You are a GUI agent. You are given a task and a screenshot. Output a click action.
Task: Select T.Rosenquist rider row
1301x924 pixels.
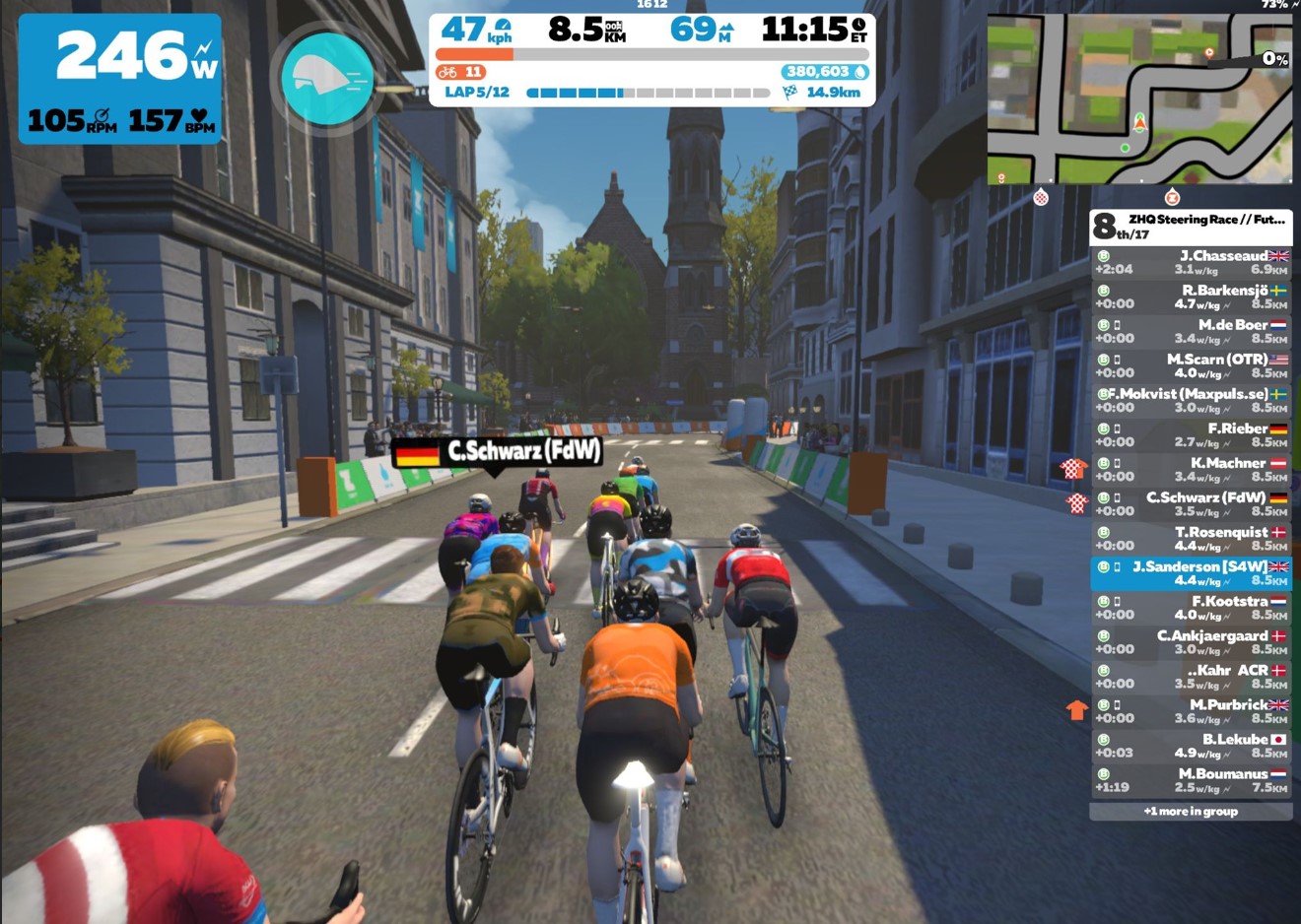1191,538
